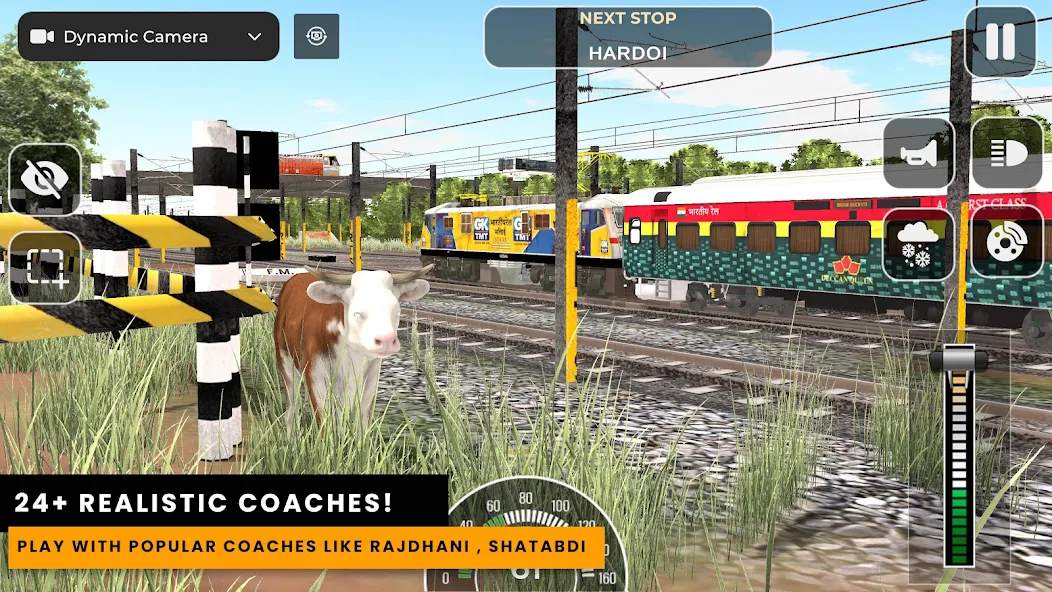
Task: Pause the game
Action: pos(1000,42)
